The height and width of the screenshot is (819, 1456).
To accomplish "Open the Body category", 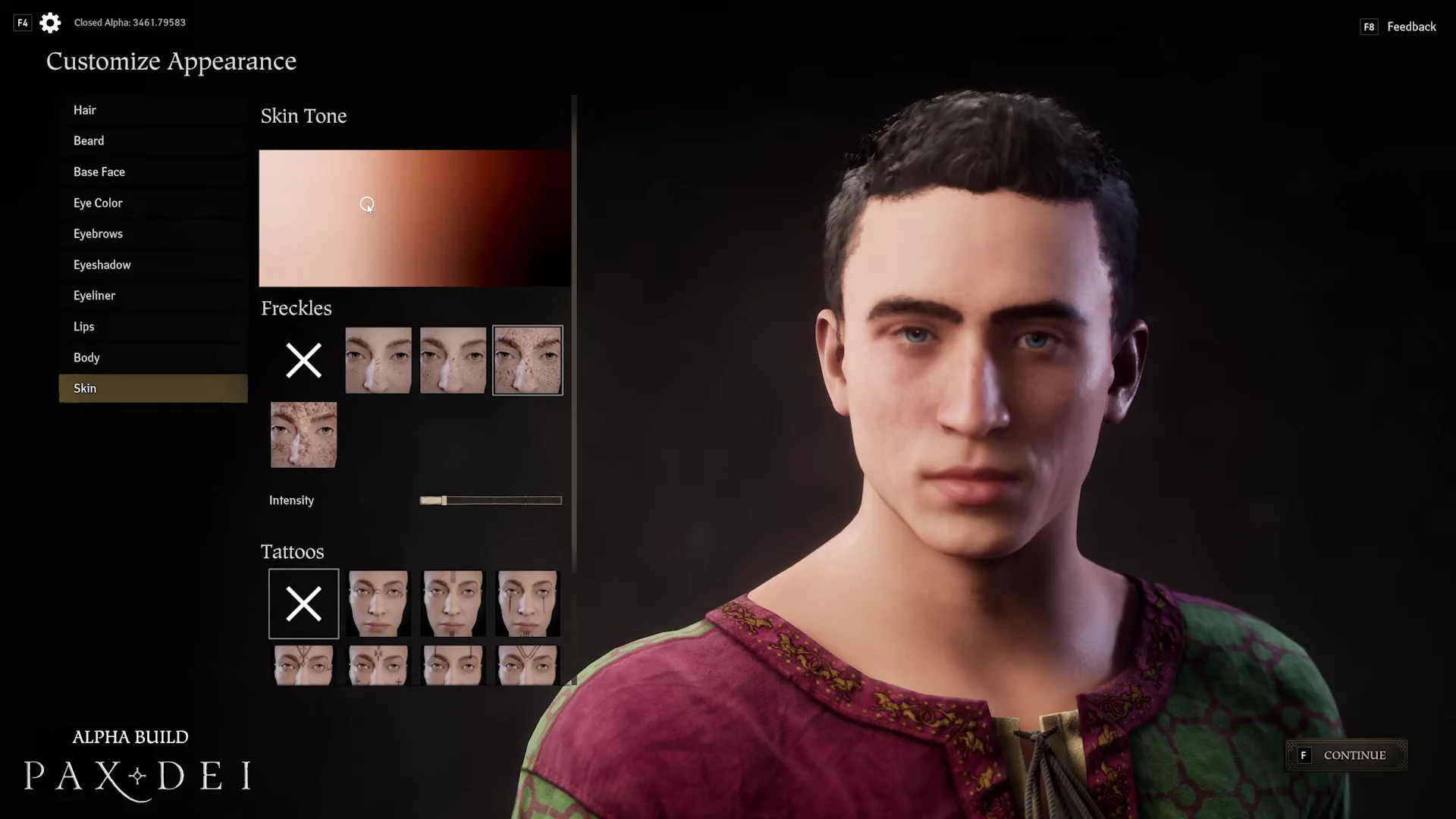I will click(86, 358).
